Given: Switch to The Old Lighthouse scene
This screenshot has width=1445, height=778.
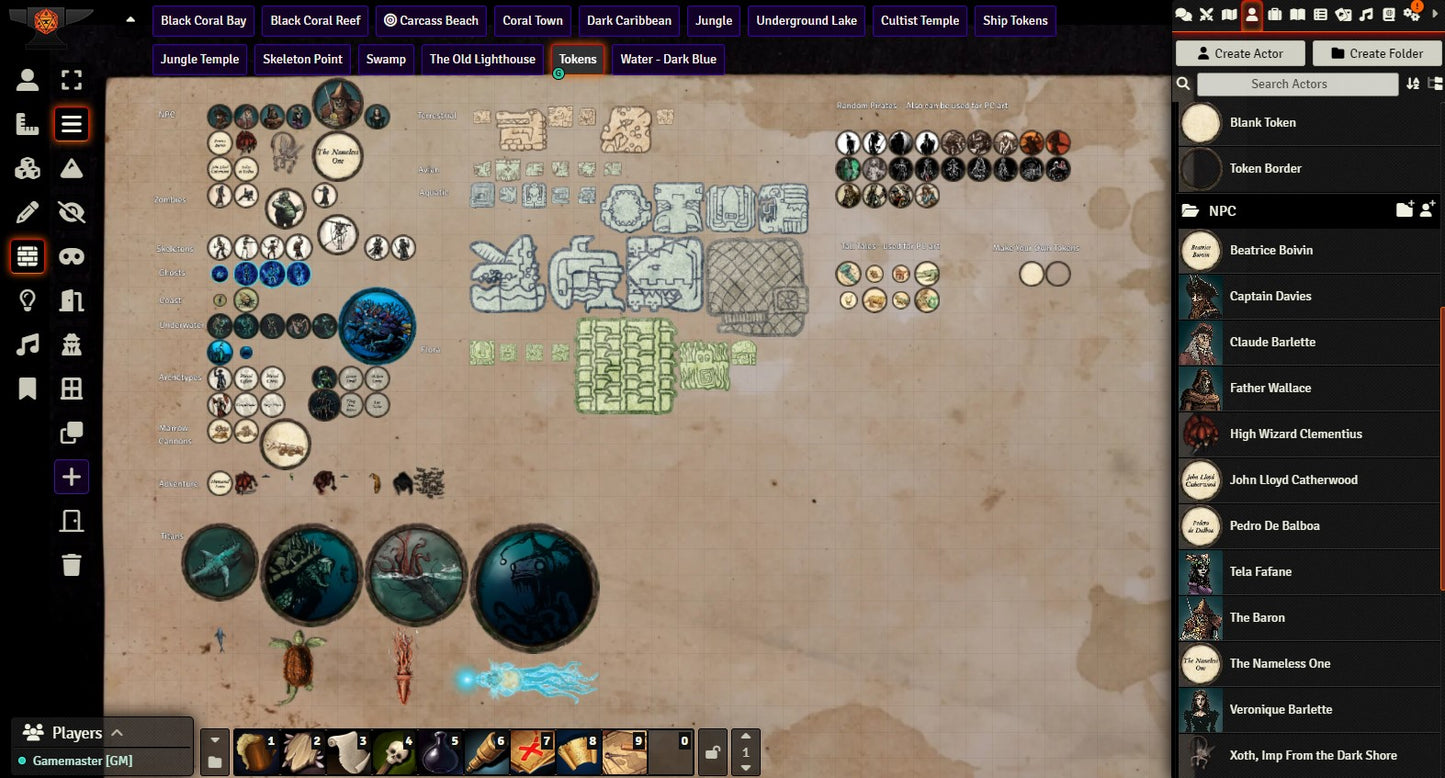Looking at the screenshot, I should click(x=482, y=59).
